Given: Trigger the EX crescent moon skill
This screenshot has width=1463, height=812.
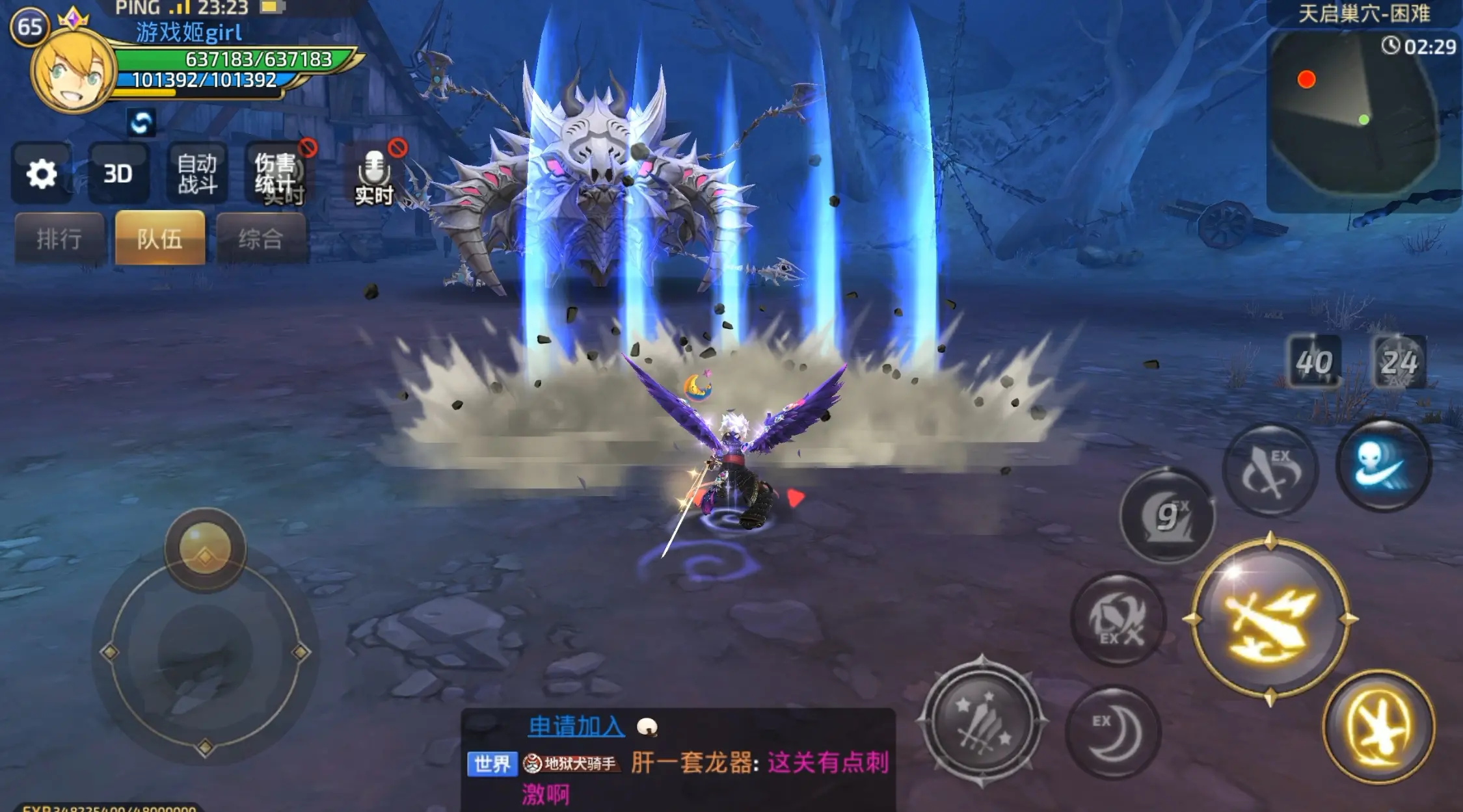Looking at the screenshot, I should click(1114, 731).
